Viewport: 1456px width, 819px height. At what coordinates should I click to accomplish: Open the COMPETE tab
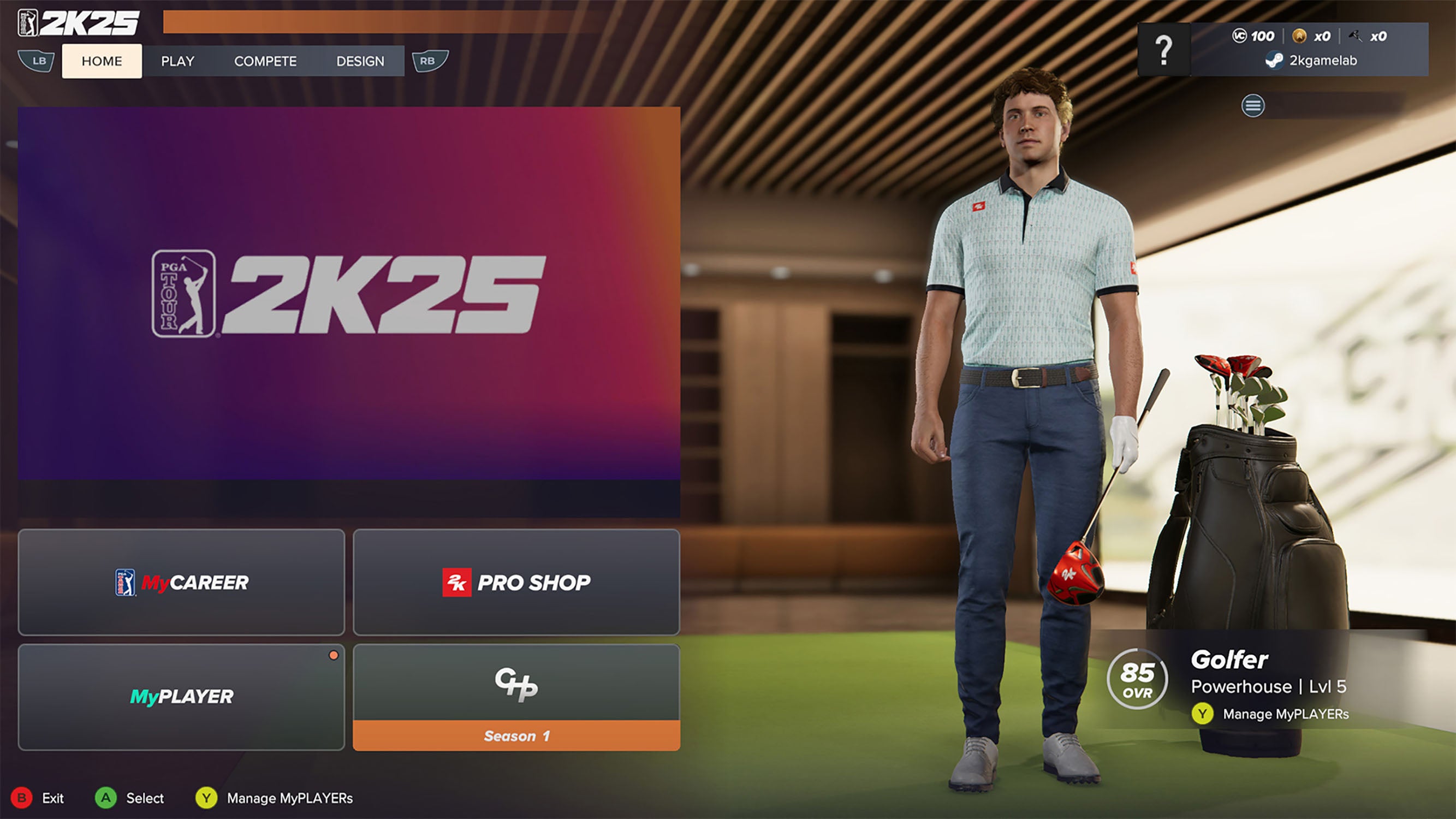pyautogui.click(x=266, y=61)
